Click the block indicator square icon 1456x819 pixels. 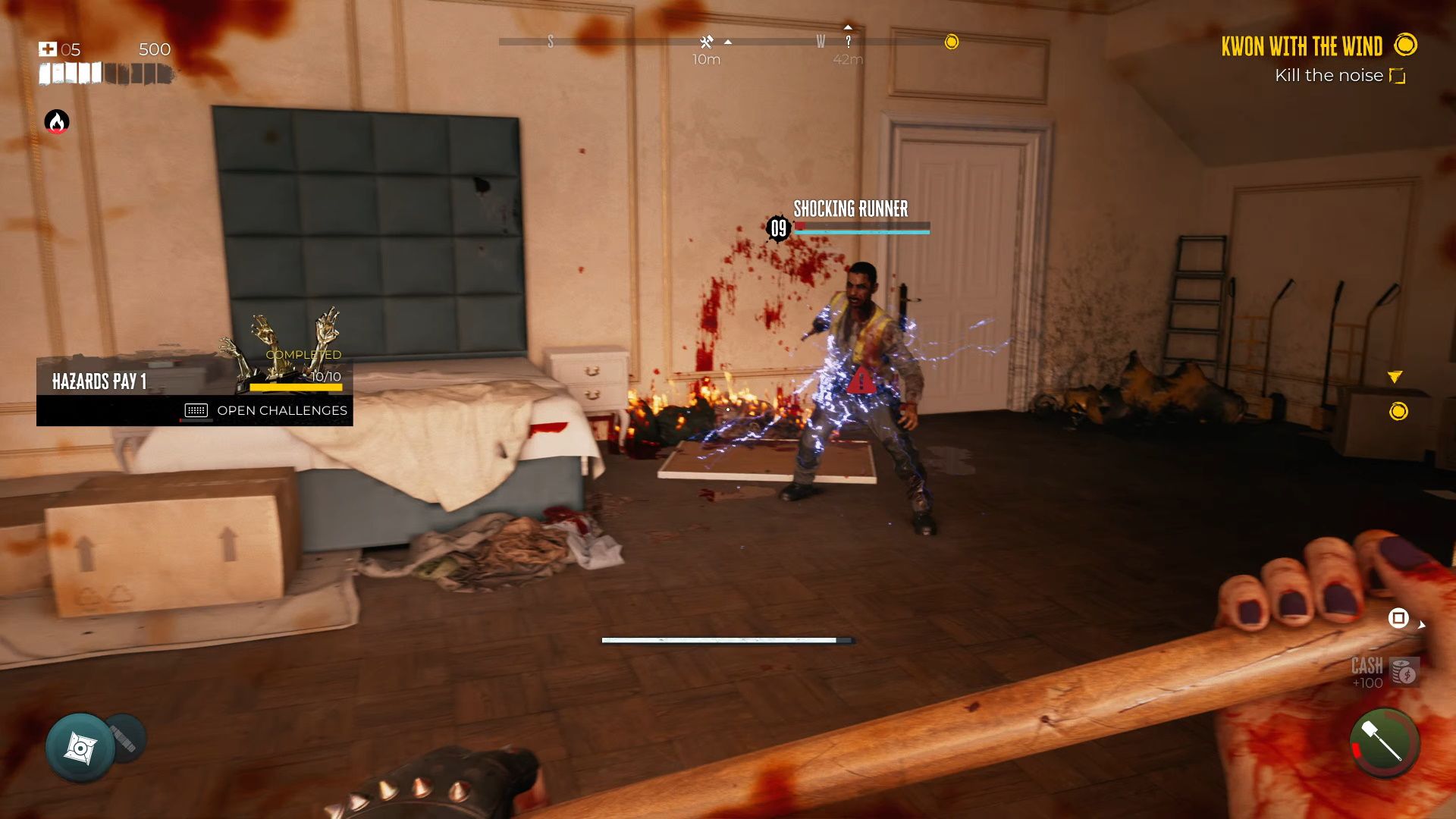[1399, 619]
